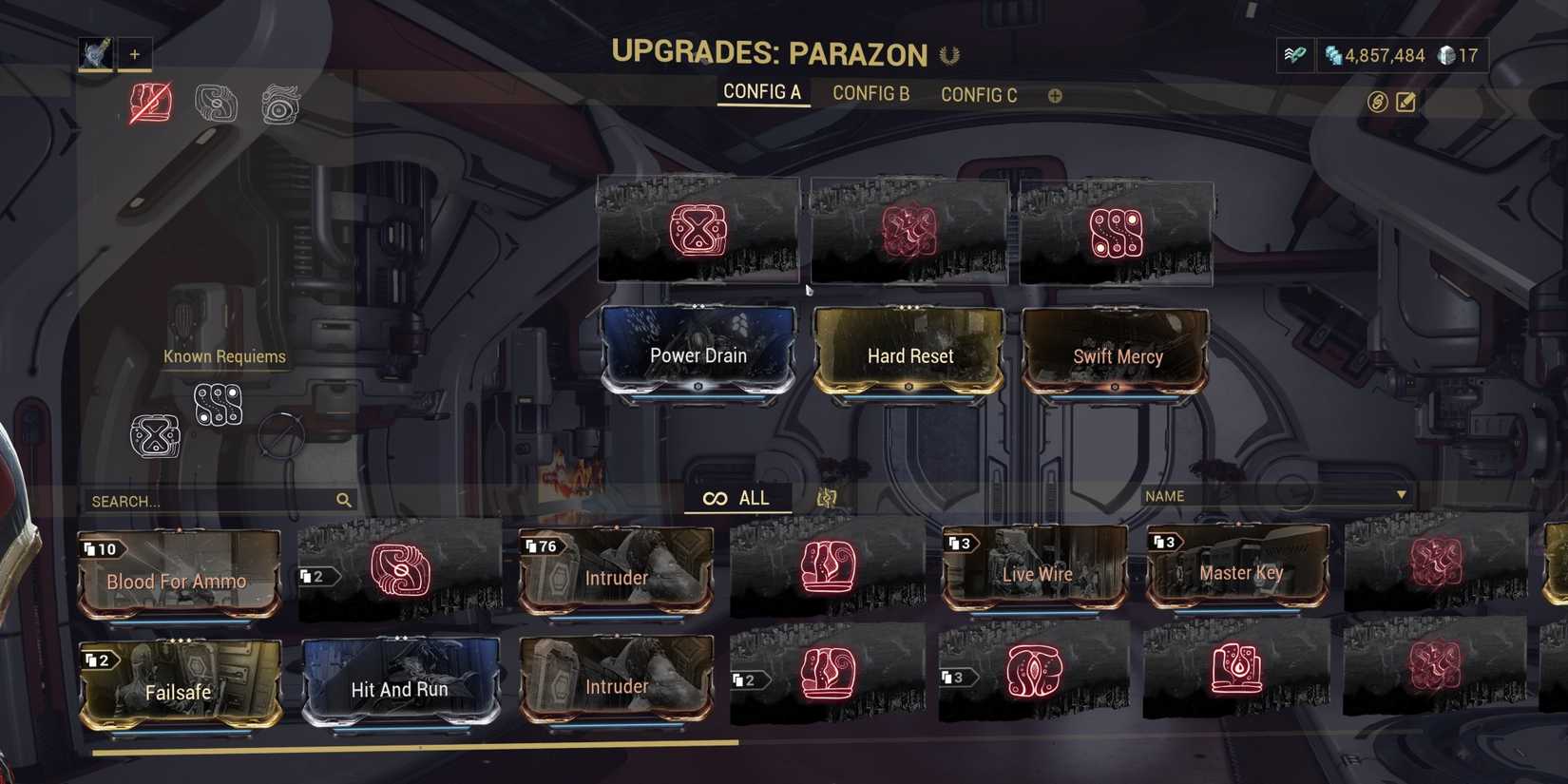The image size is (1568, 784).
Task: Click the middle requiem filter glyph icon
Action: [x=215, y=103]
